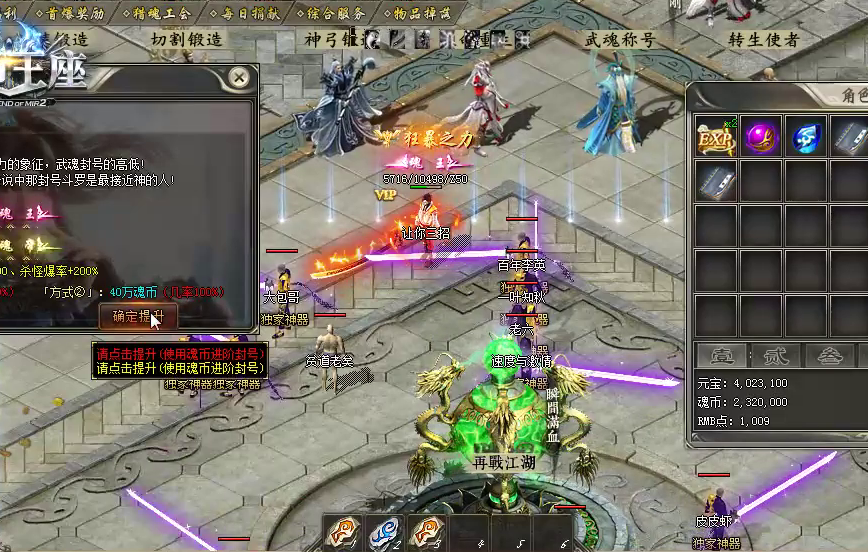Switch to bag page 壹

[x=716, y=355]
